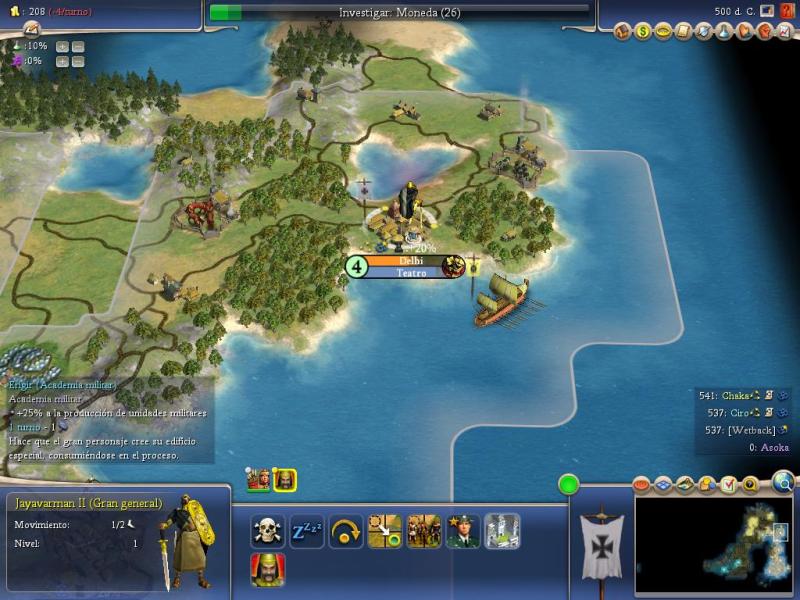Open the finance advisor dollar icon
The height and width of the screenshot is (600, 800).
click(x=642, y=32)
